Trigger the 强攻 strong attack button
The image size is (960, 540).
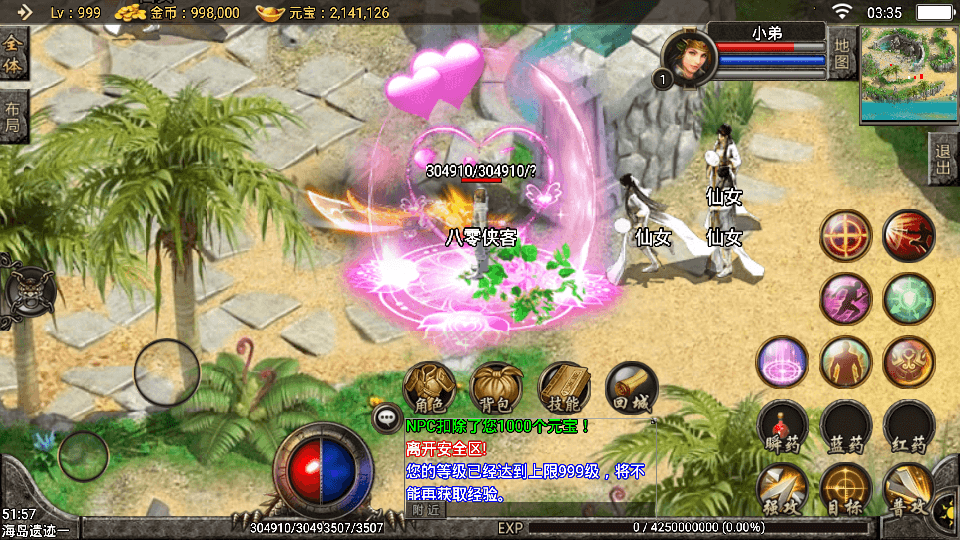783,490
